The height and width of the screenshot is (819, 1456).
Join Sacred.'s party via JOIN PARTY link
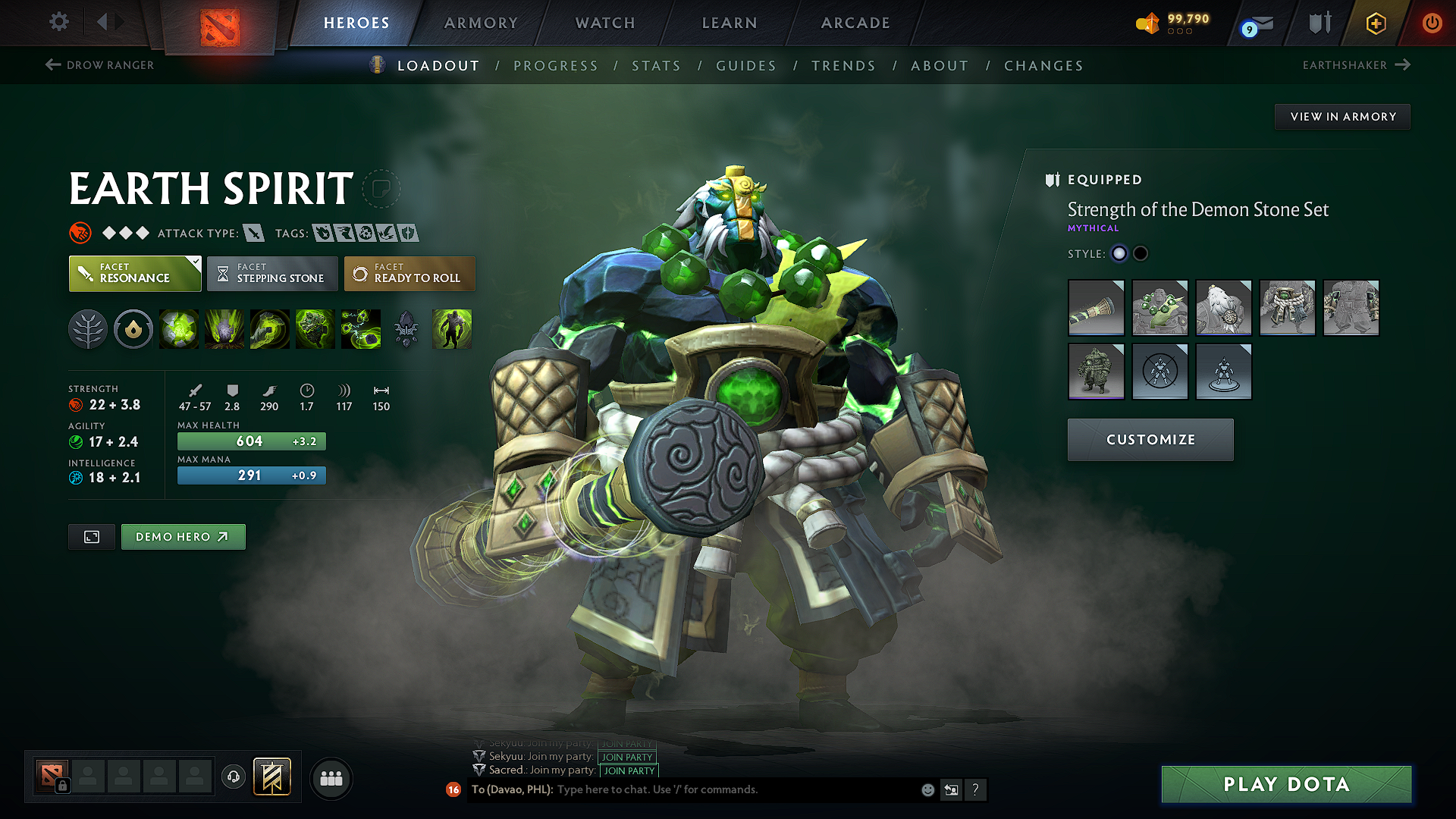629,770
